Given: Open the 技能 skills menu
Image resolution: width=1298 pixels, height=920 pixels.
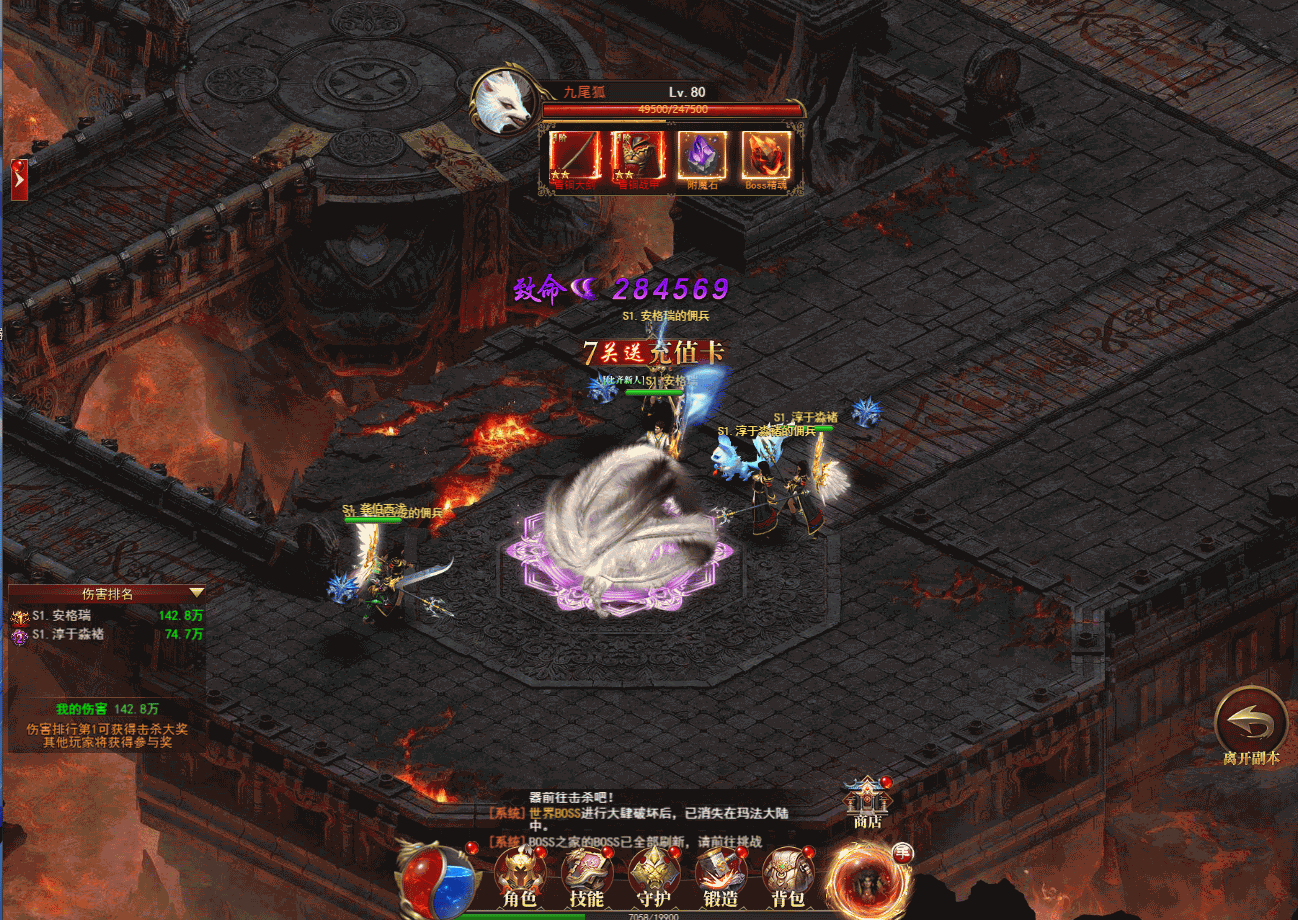Looking at the screenshot, I should tap(586, 877).
